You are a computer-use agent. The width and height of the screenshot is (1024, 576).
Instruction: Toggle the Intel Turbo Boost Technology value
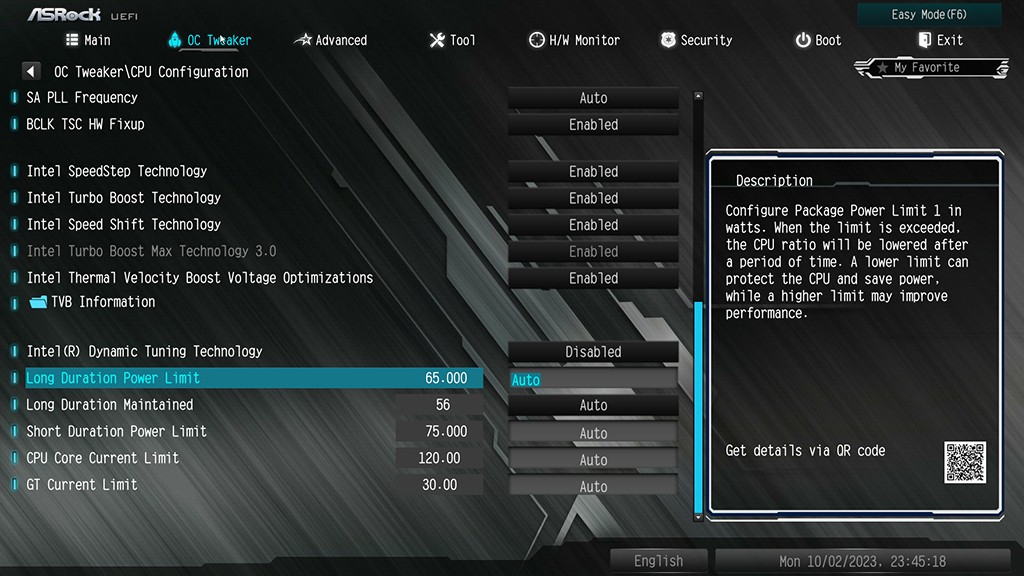click(593, 198)
